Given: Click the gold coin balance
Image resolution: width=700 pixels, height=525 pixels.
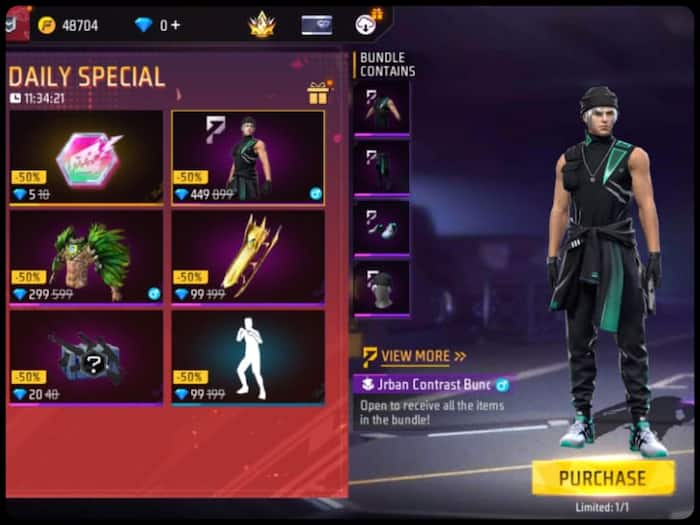Looking at the screenshot, I should (69, 25).
